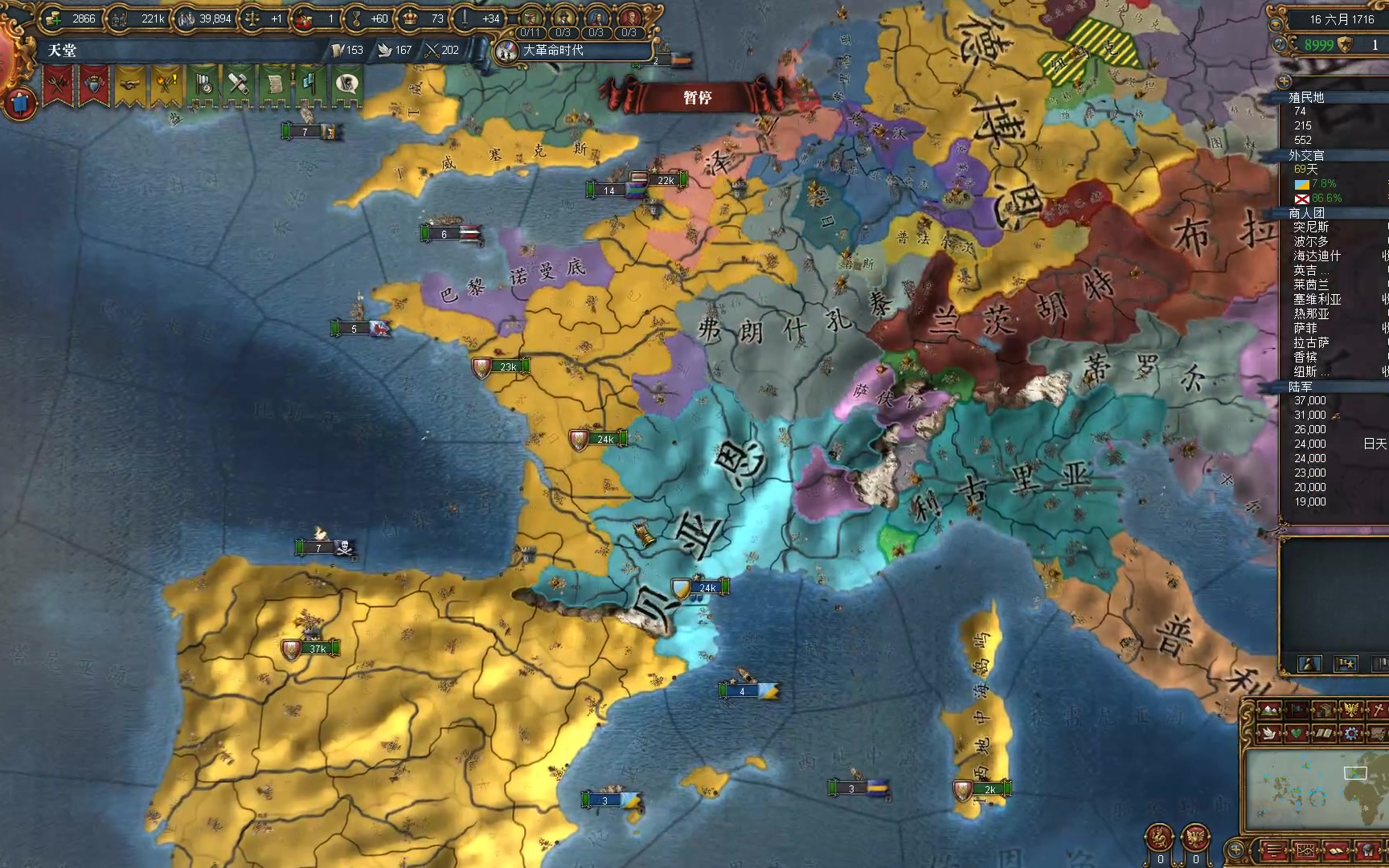Switch to the diplomatic dove map mode
The height and width of the screenshot is (868, 1389).
[1269, 732]
